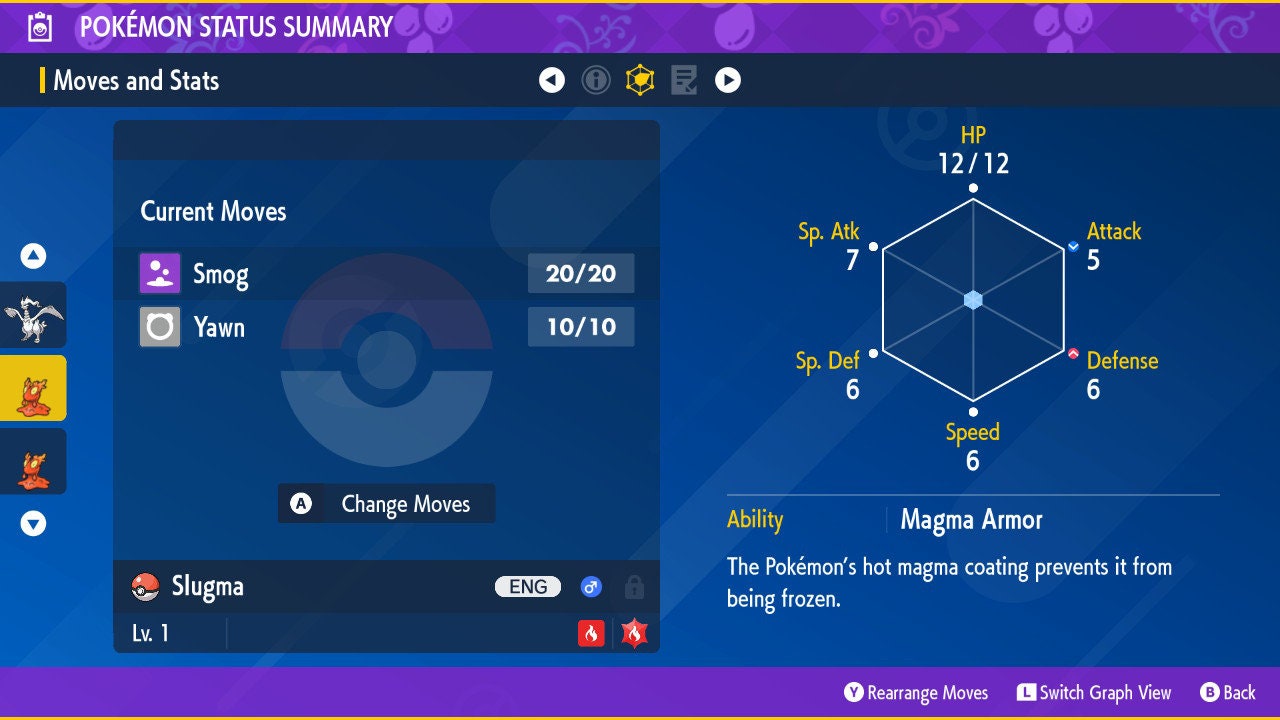Screen dimensions: 1280x720
Task: Go Back from the summary screen
Action: coord(1227,692)
